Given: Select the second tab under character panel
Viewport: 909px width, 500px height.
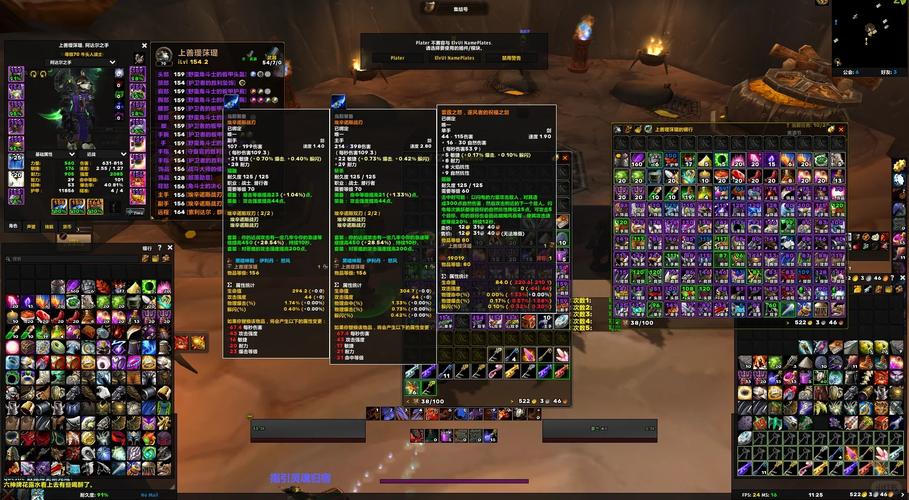Looking at the screenshot, I should 33,226.
